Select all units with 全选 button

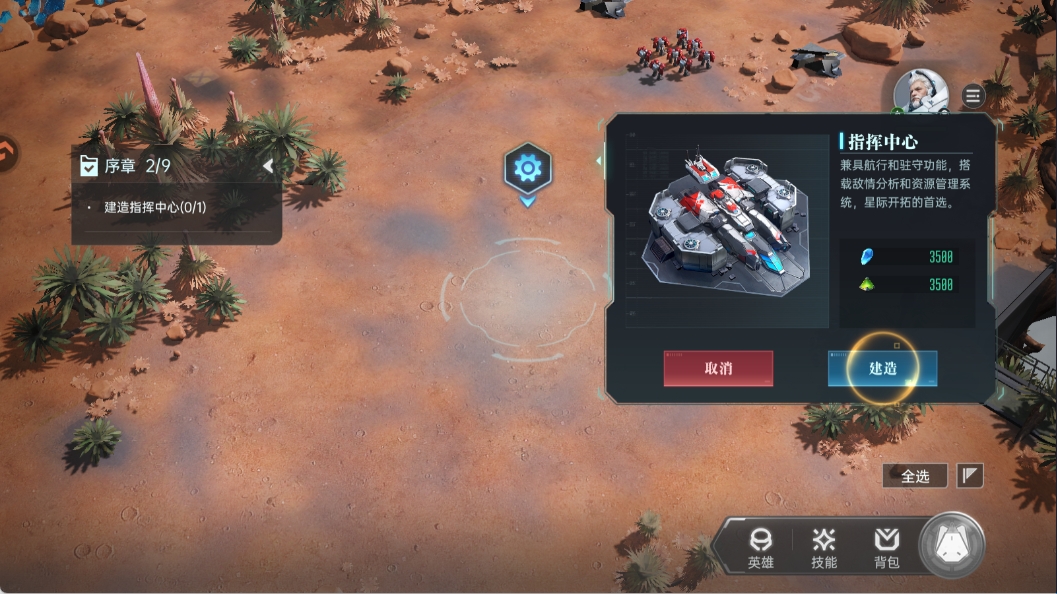coord(914,476)
